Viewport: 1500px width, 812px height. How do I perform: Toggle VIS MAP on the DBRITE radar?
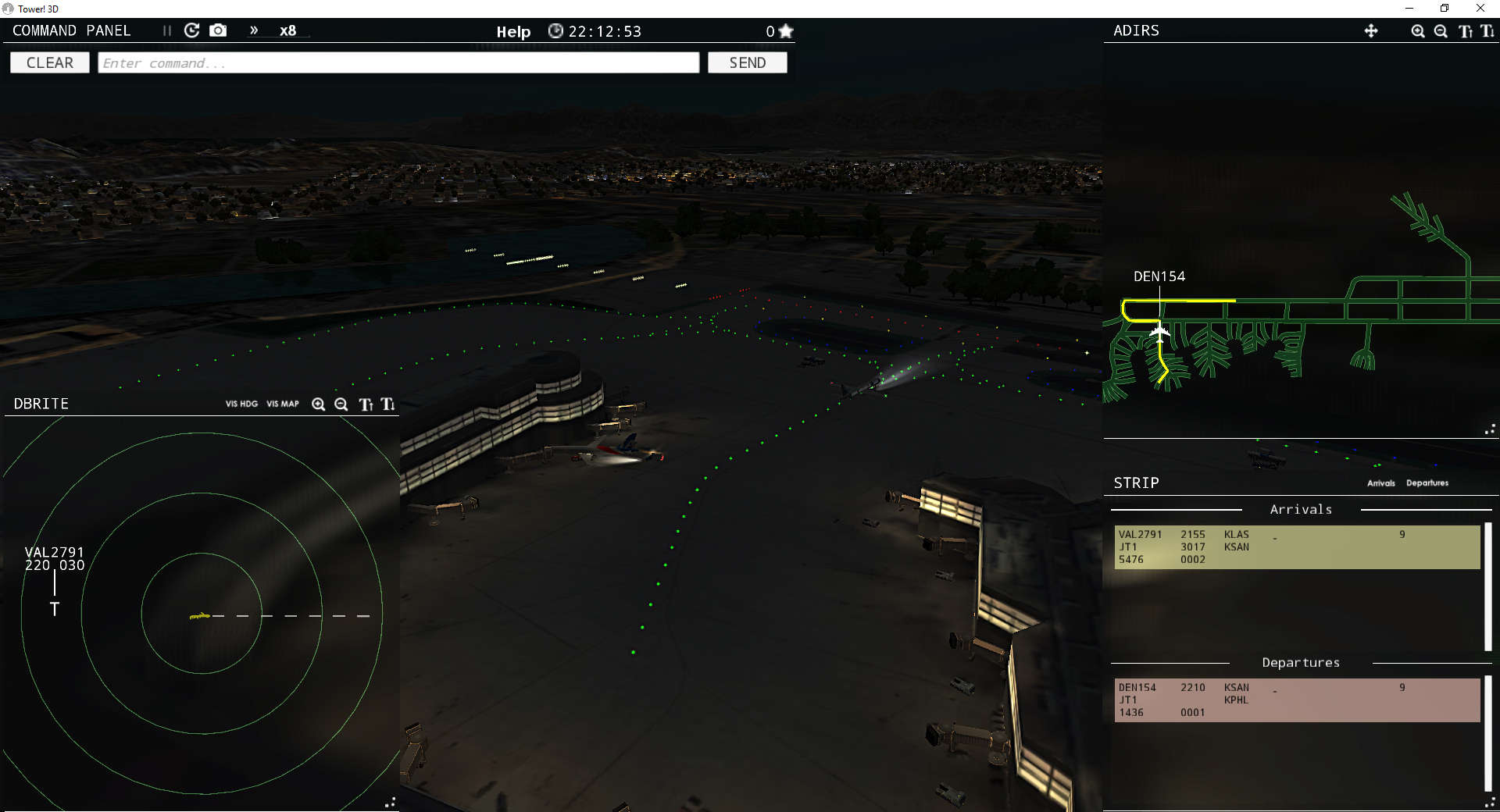pyautogui.click(x=282, y=404)
